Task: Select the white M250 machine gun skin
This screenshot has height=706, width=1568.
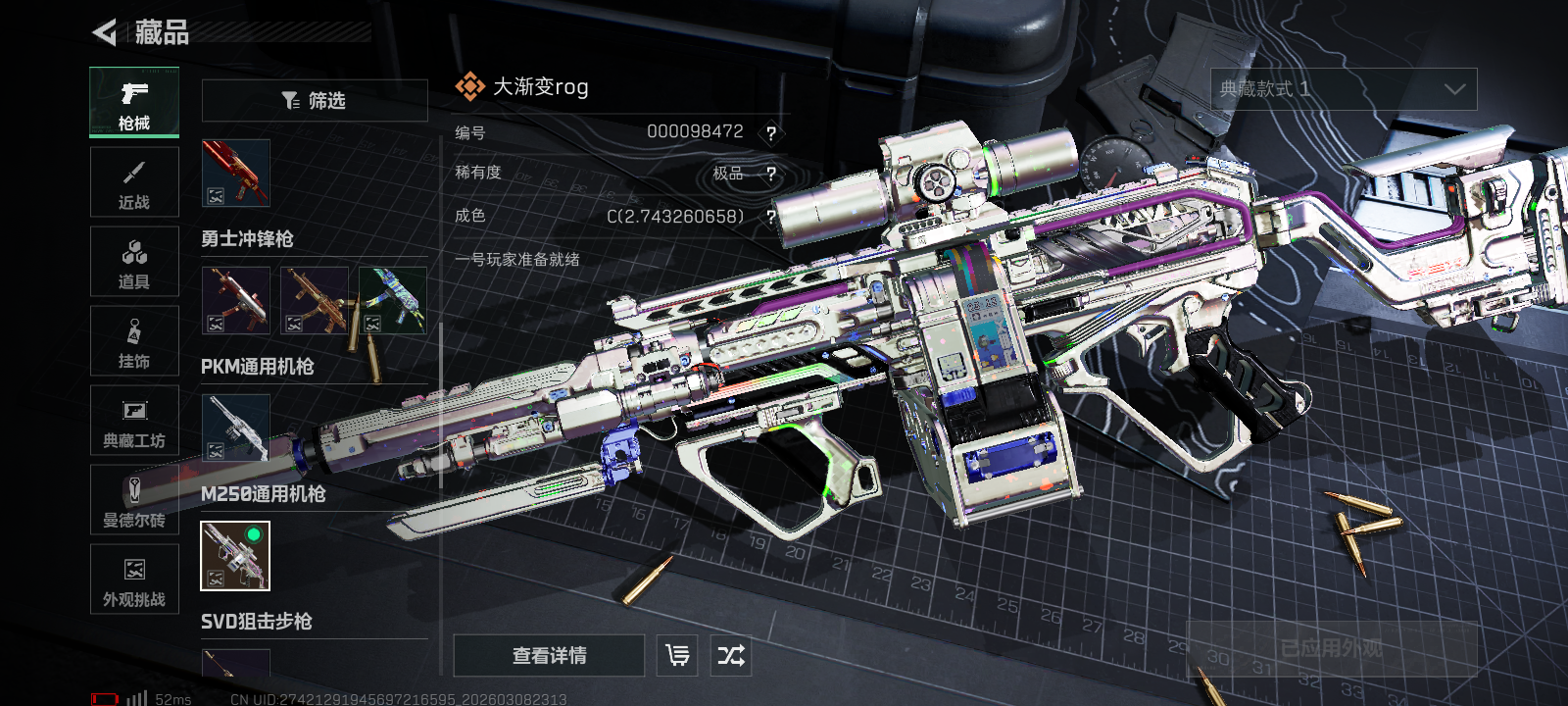Action: click(235, 428)
